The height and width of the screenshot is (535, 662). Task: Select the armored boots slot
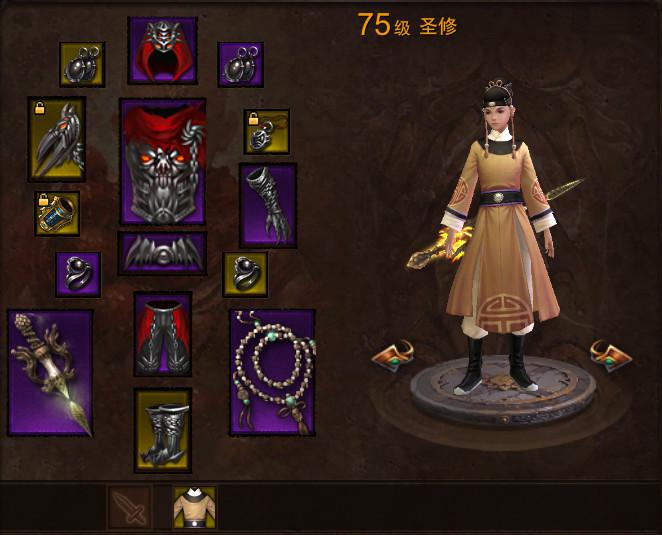[163, 430]
